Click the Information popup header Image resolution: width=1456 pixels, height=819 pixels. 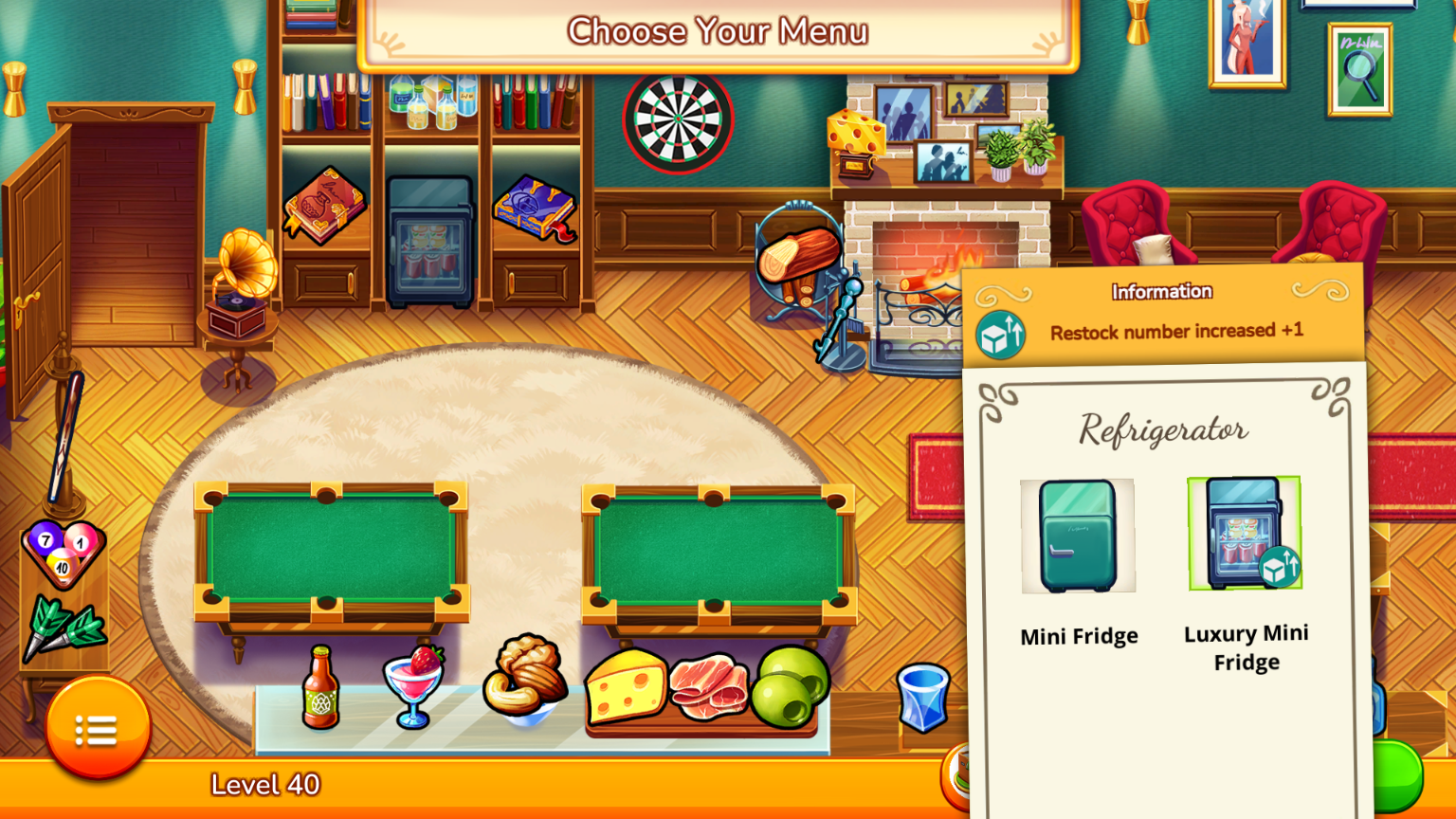pyautogui.click(x=1160, y=291)
